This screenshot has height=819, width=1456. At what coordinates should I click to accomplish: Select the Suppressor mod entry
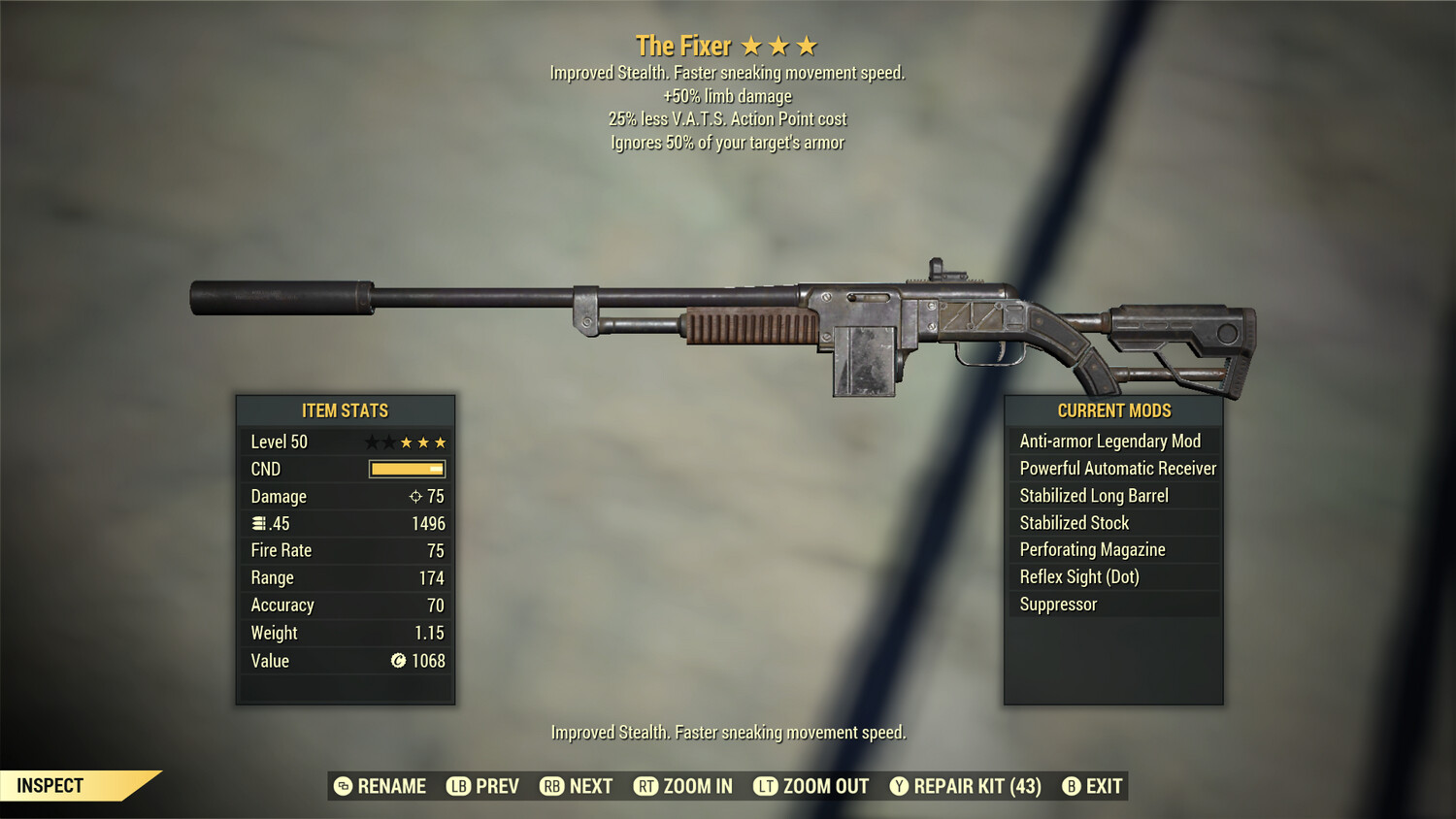pyautogui.click(x=1058, y=604)
